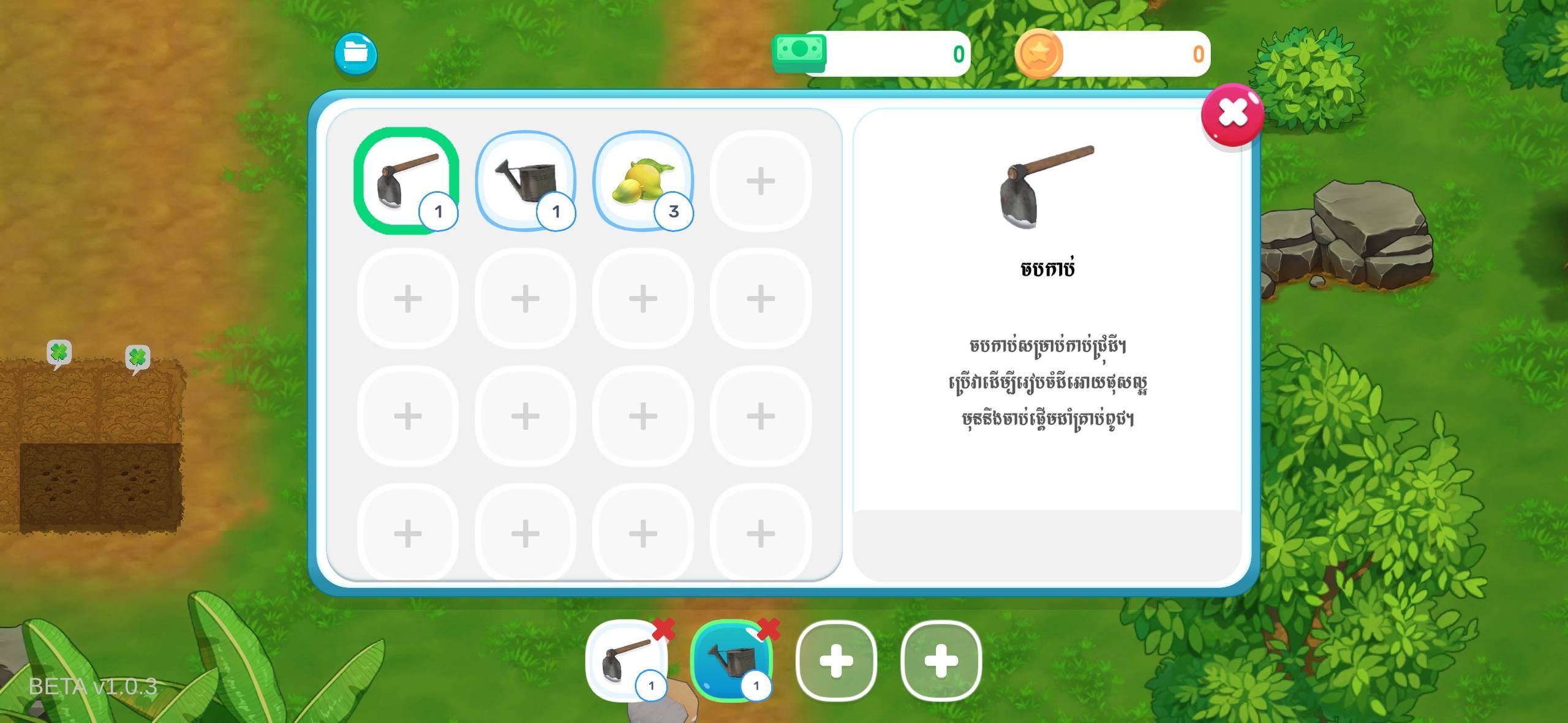Select the watering can inventory slot
1568x723 pixels.
(x=525, y=180)
